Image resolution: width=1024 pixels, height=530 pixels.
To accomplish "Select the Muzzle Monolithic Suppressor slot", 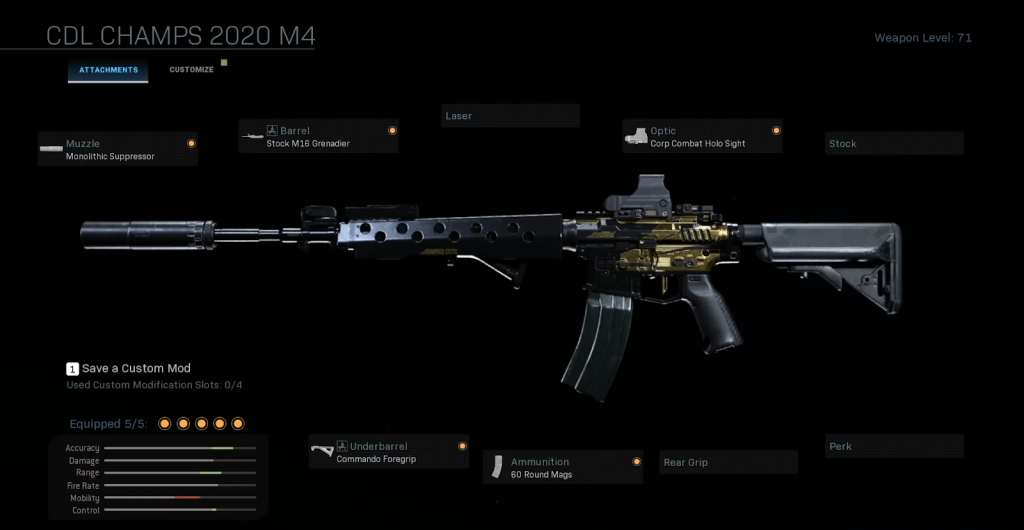I will 118,149.
